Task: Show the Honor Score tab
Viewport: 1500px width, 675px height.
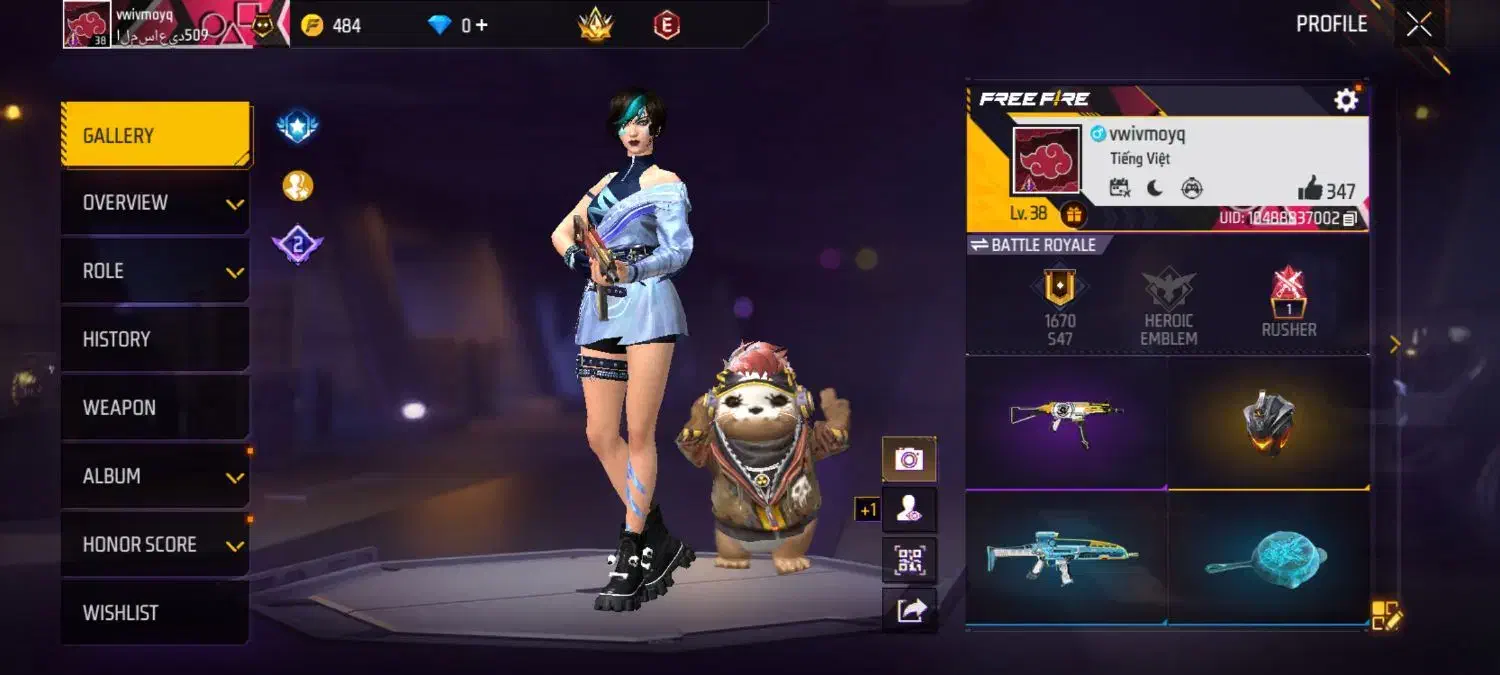Action: [x=155, y=545]
